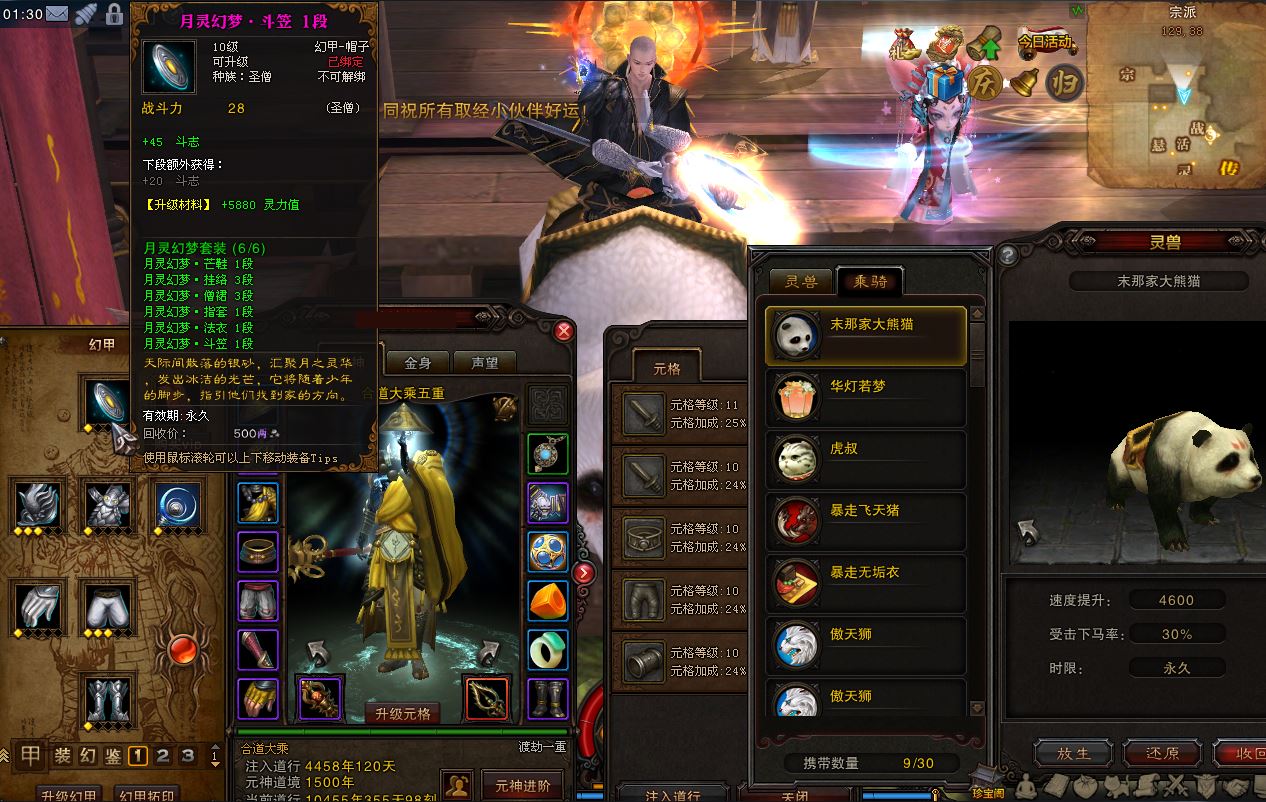This screenshot has height=802, width=1266.
Task: Close the character equipment window
Action: tap(564, 331)
